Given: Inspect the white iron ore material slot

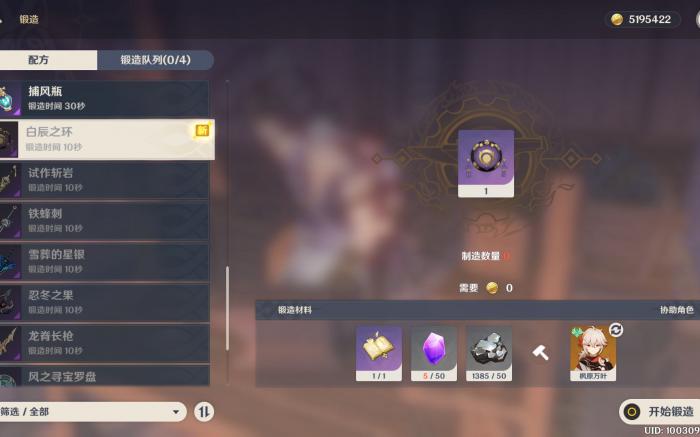Looking at the screenshot, I should (489, 353).
